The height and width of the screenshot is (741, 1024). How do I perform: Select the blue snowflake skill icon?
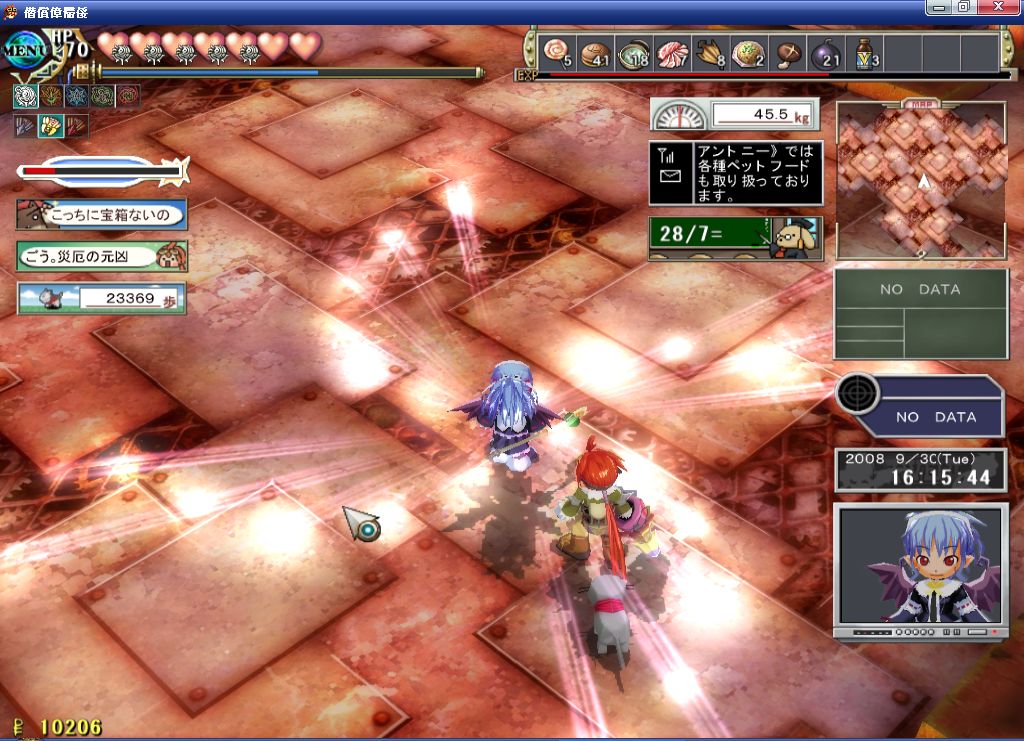(x=76, y=96)
